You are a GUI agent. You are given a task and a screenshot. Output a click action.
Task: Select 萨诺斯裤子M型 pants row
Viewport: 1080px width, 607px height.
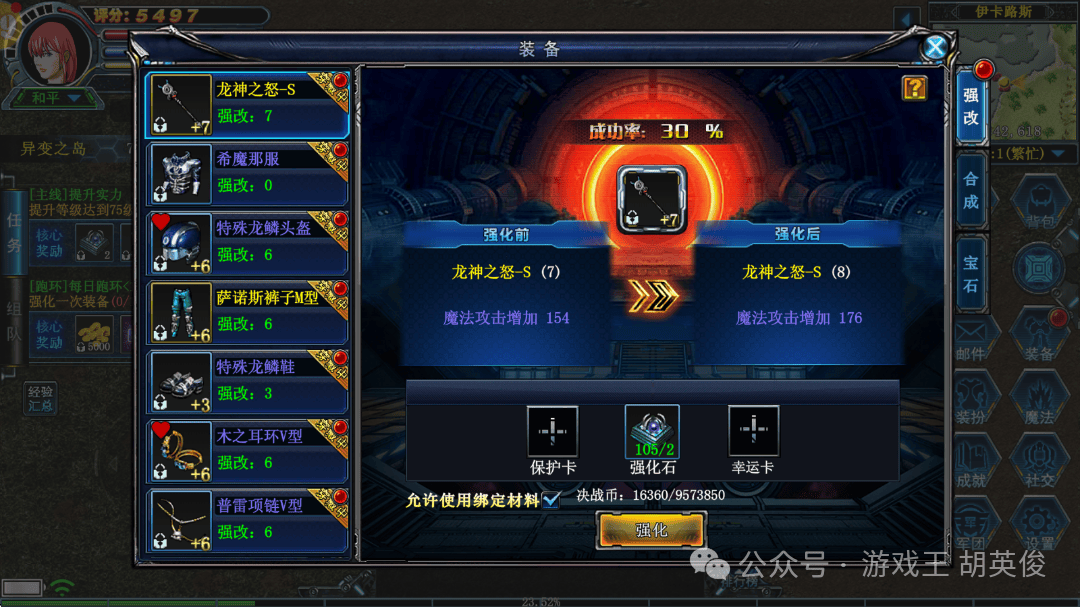pyautogui.click(x=248, y=311)
